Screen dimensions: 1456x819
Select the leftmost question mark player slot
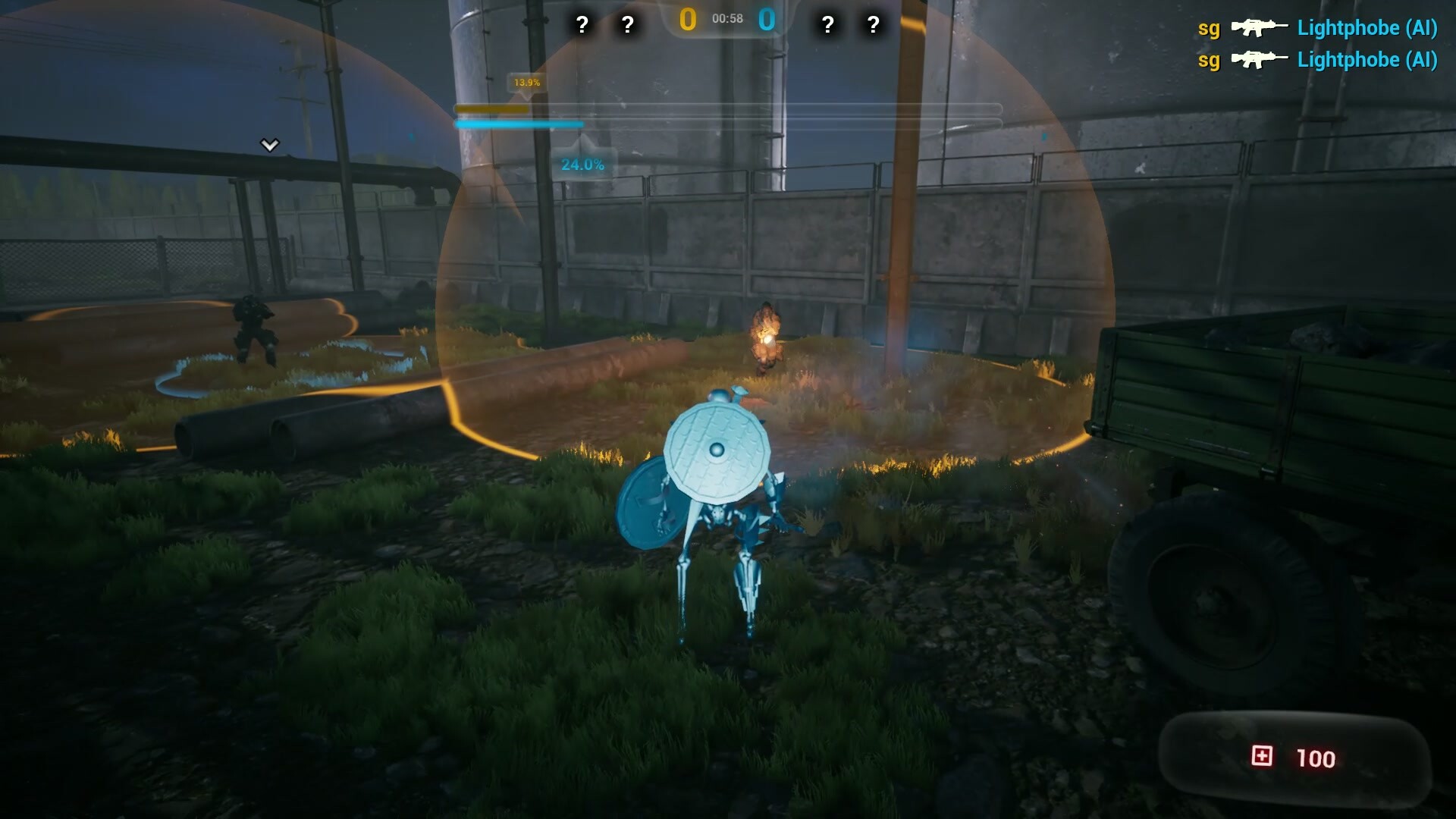[x=582, y=24]
